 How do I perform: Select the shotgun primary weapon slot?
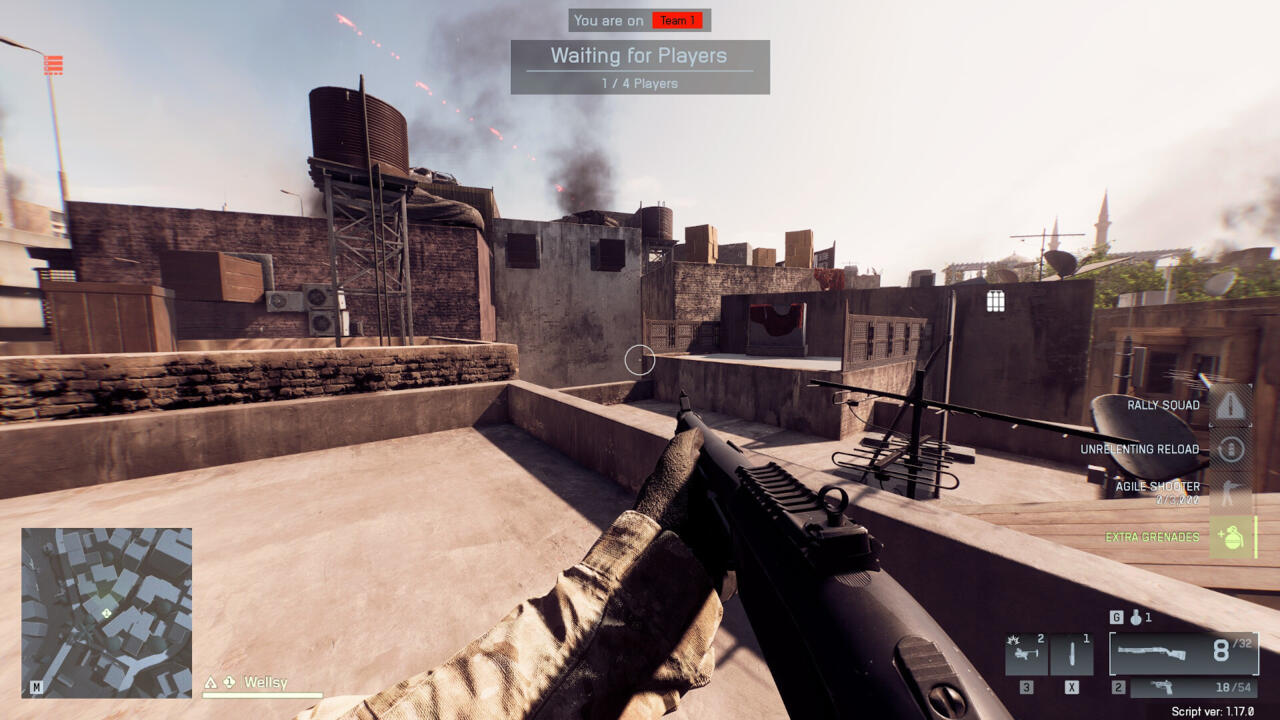(x=1183, y=653)
